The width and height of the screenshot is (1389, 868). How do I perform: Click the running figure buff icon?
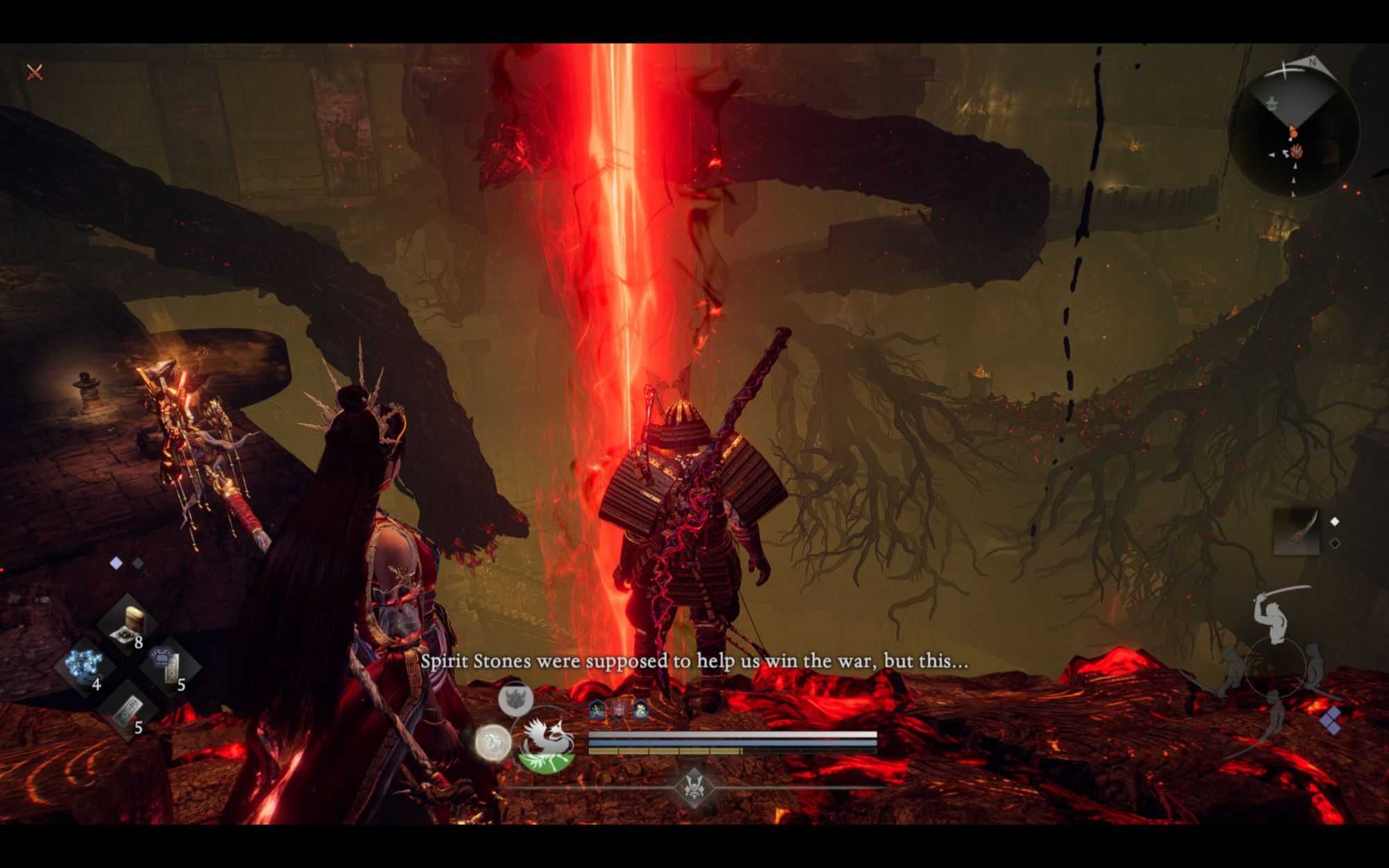597,710
